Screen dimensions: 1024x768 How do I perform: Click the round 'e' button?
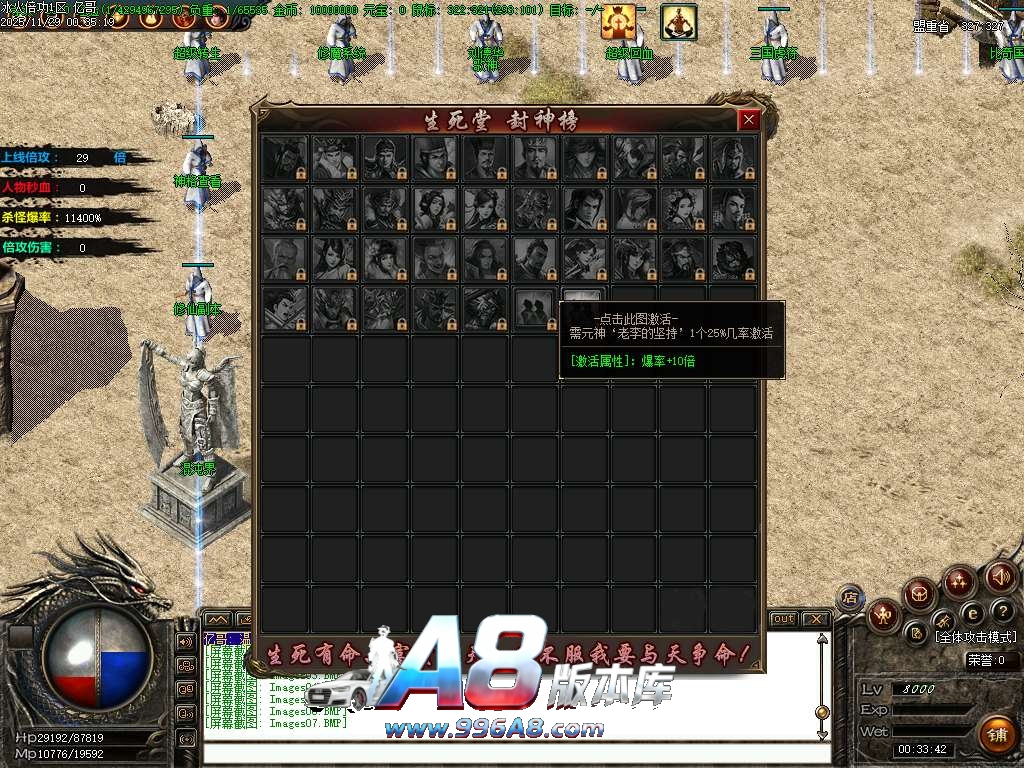pos(971,613)
